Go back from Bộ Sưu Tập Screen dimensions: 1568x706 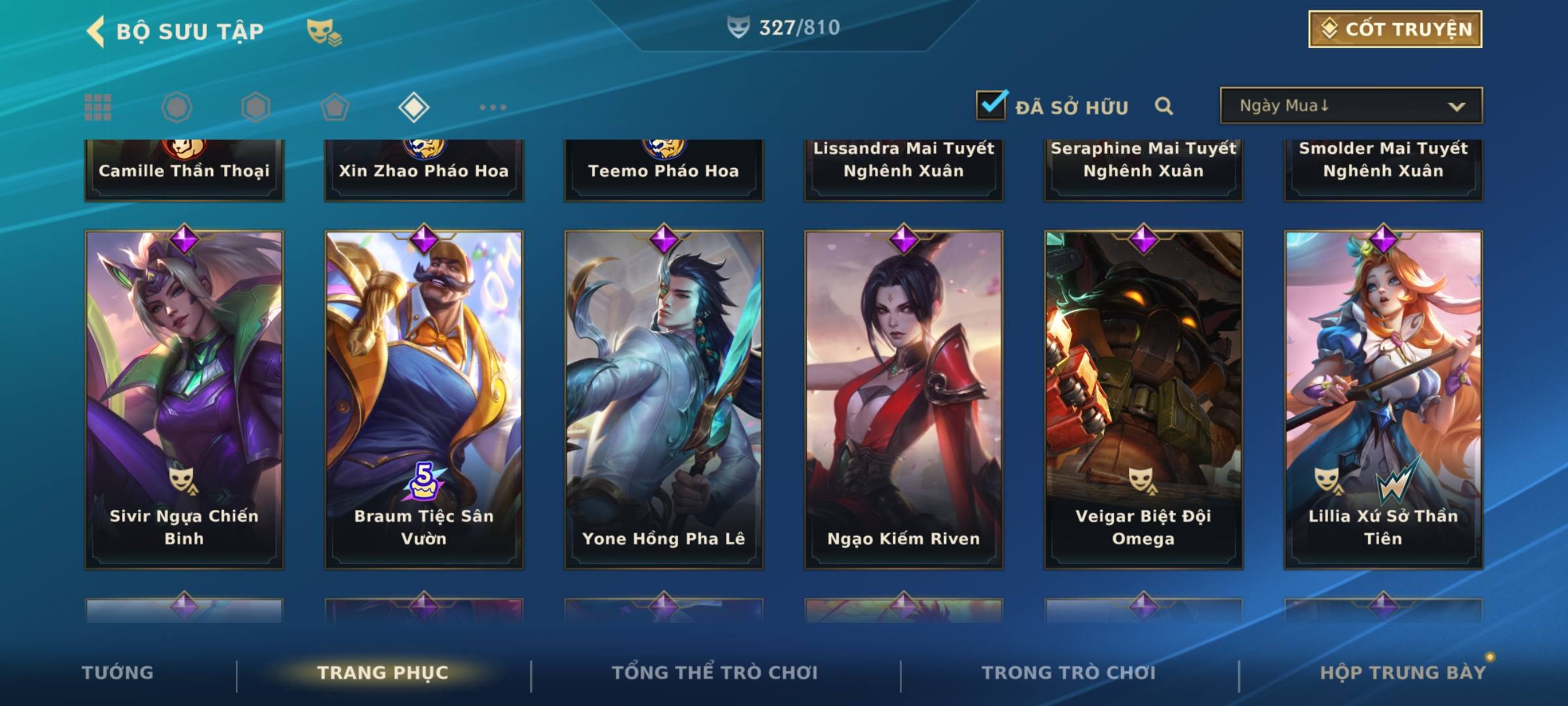pos(97,31)
